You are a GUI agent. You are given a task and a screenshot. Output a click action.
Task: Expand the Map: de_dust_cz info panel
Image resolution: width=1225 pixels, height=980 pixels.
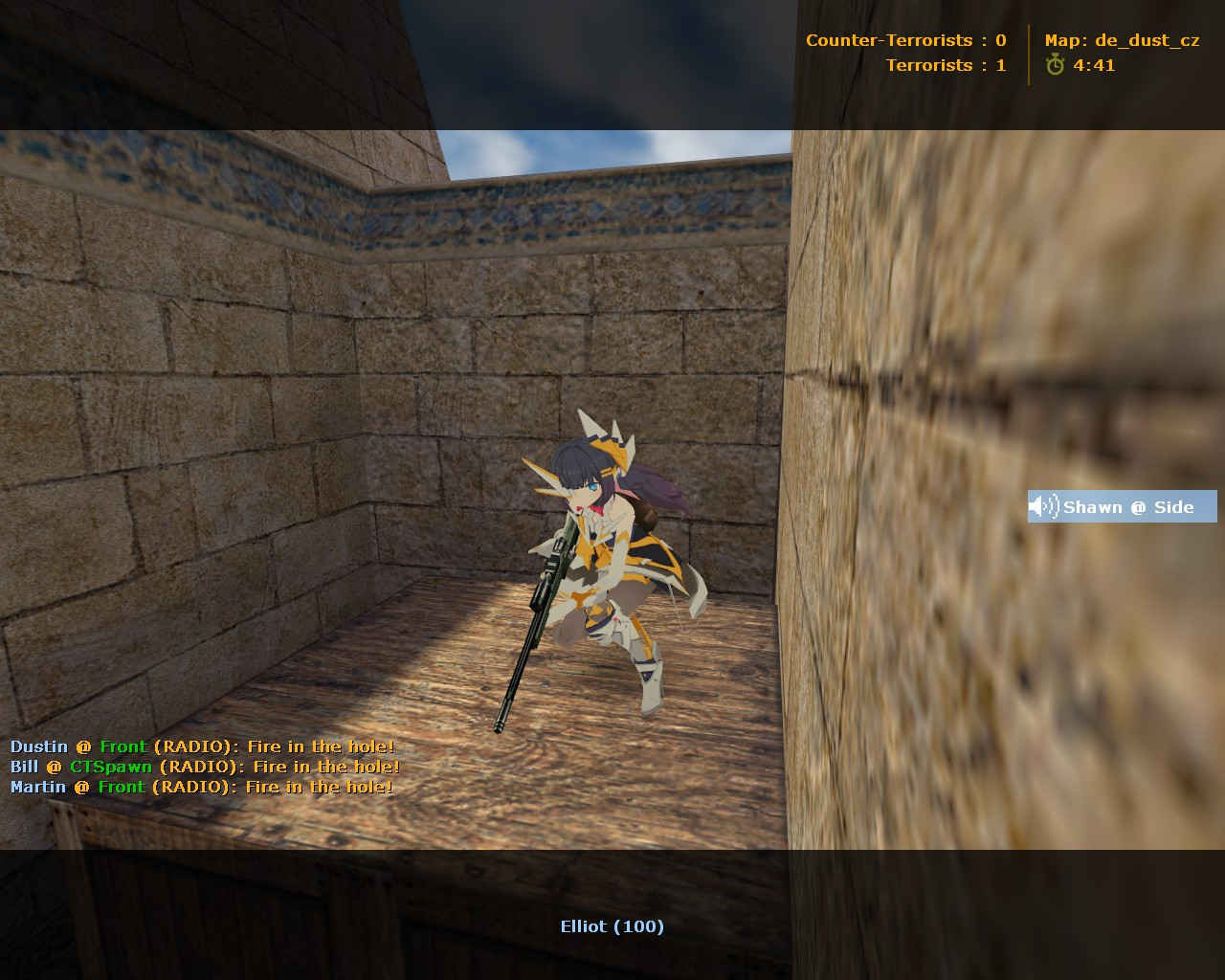1125,40
